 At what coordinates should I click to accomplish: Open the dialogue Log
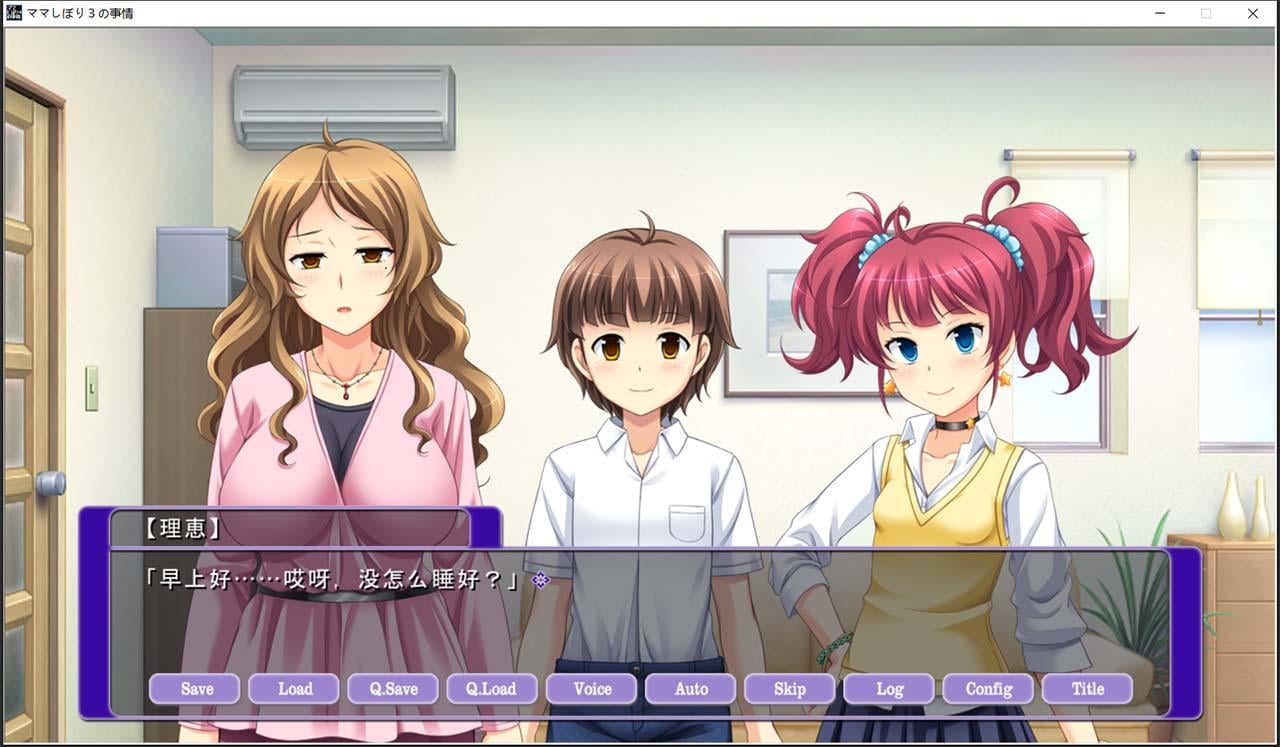click(889, 689)
